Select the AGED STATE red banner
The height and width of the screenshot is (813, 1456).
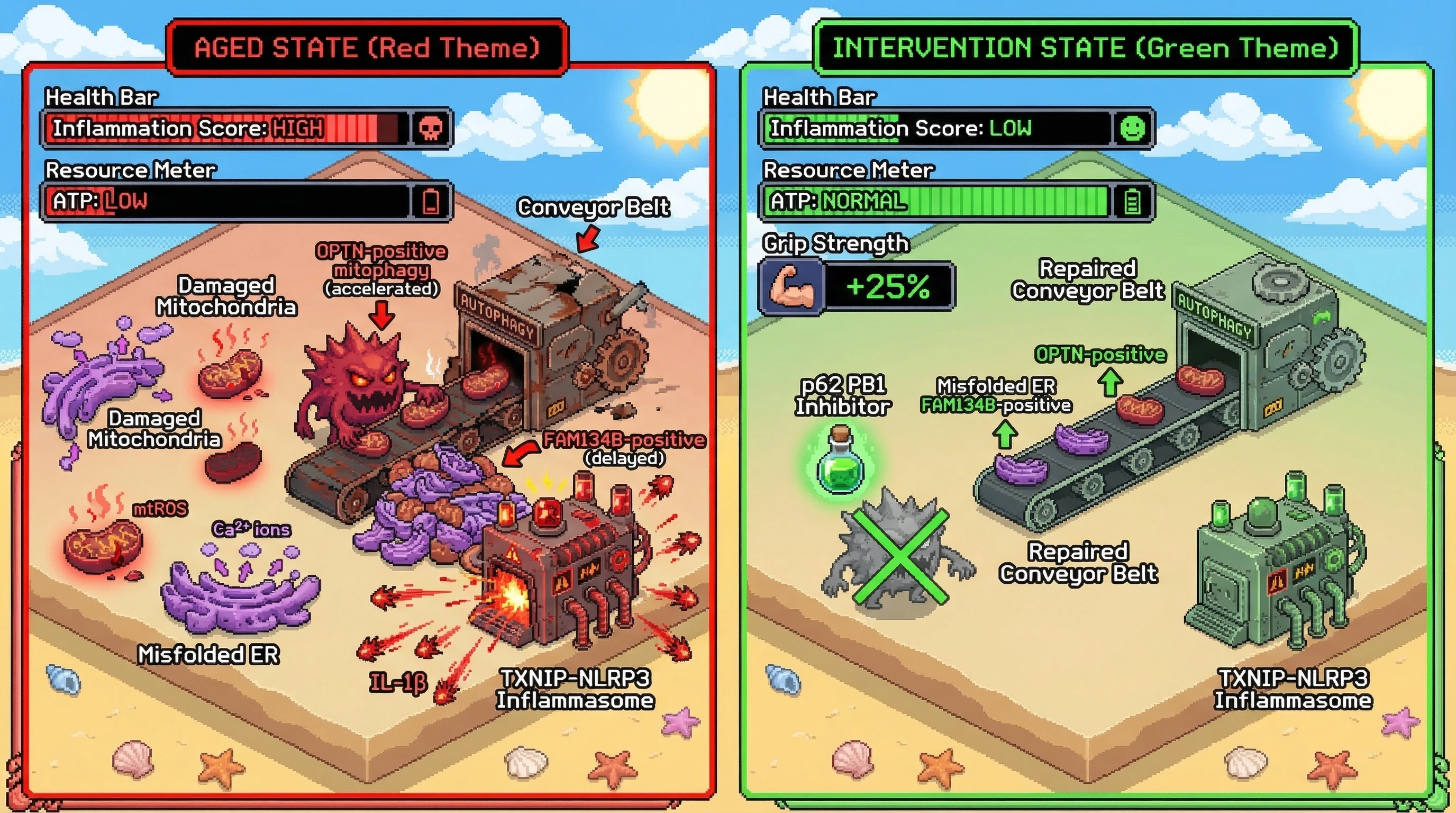tap(367, 48)
